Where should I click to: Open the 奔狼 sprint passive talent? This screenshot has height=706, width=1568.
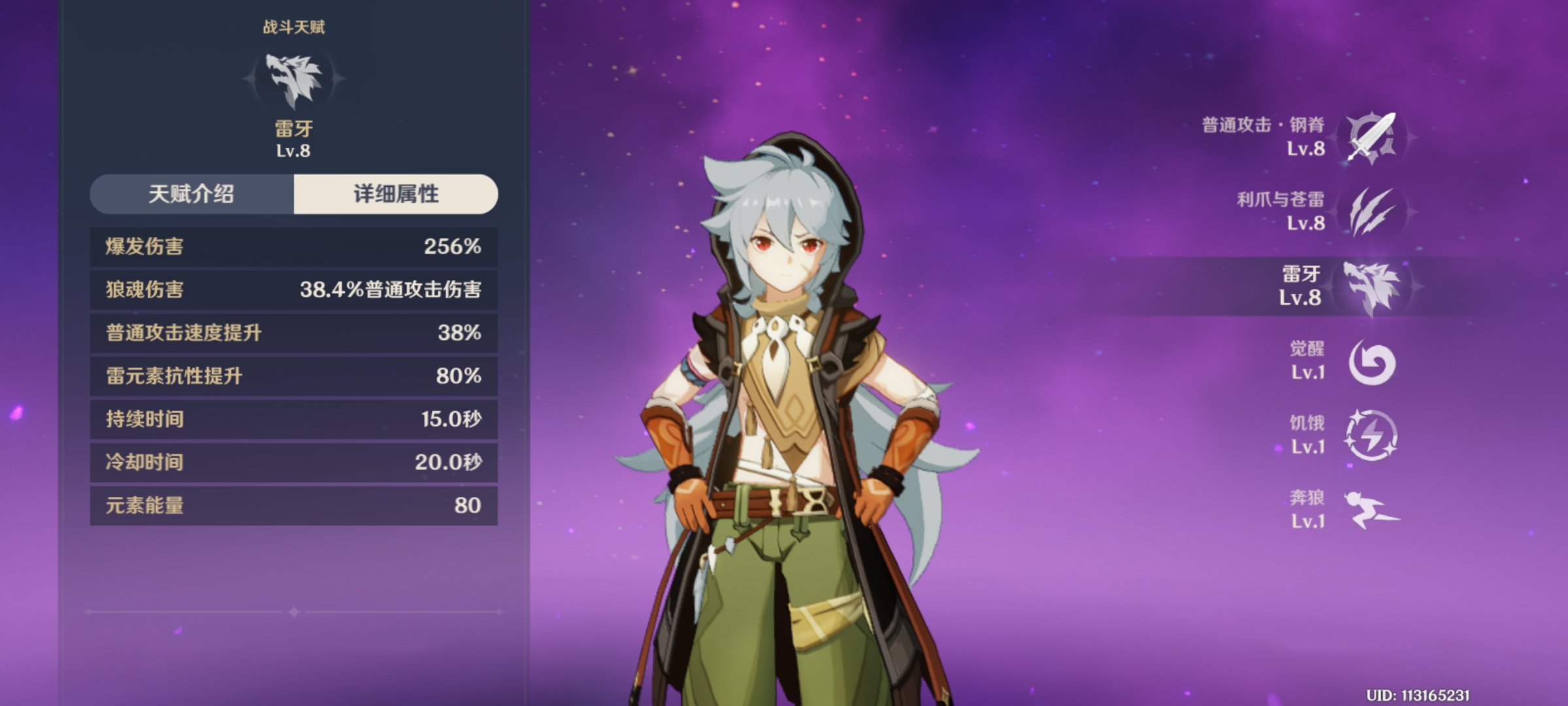point(1371,510)
